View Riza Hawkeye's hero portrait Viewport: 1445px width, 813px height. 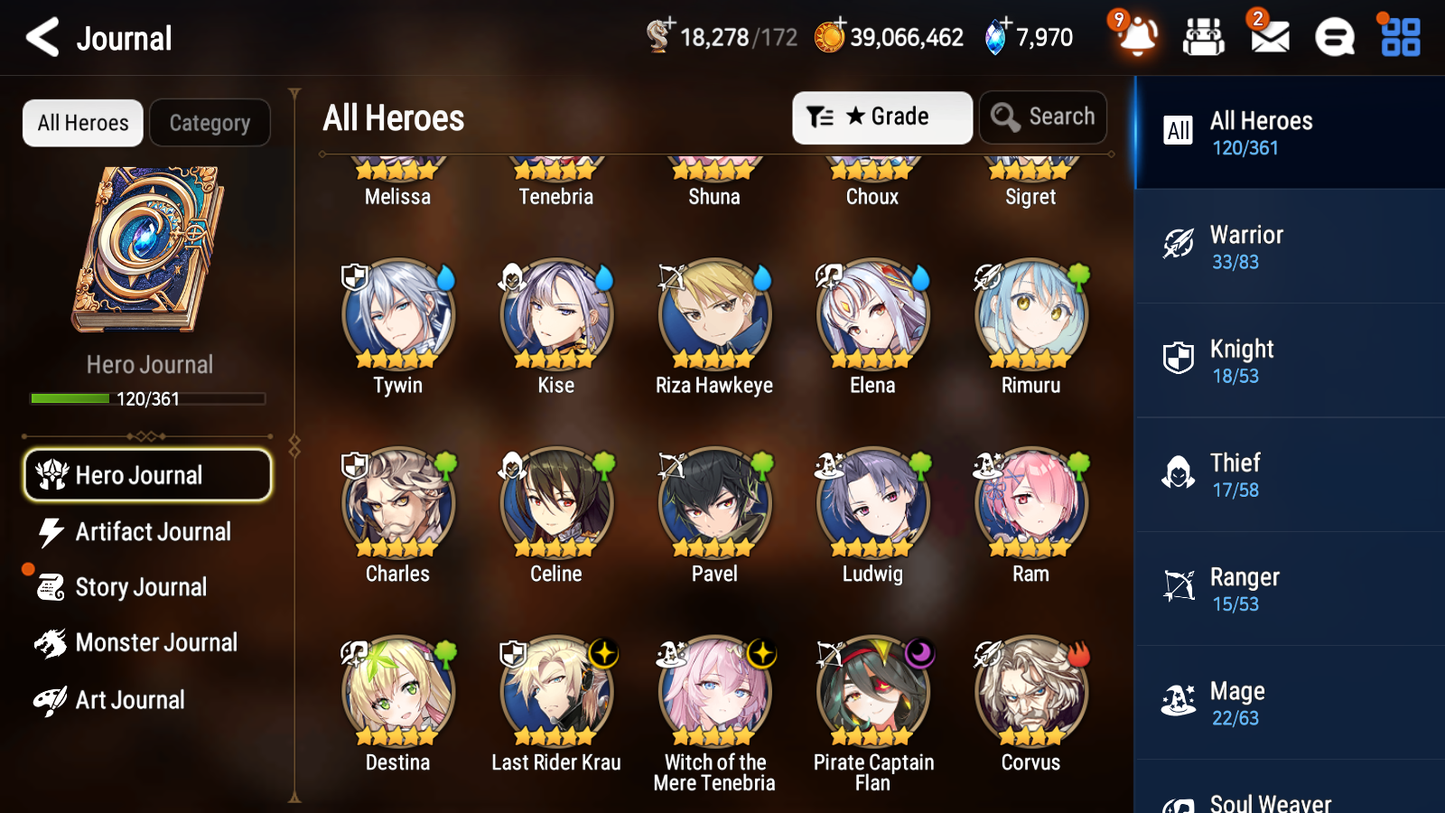click(x=714, y=313)
